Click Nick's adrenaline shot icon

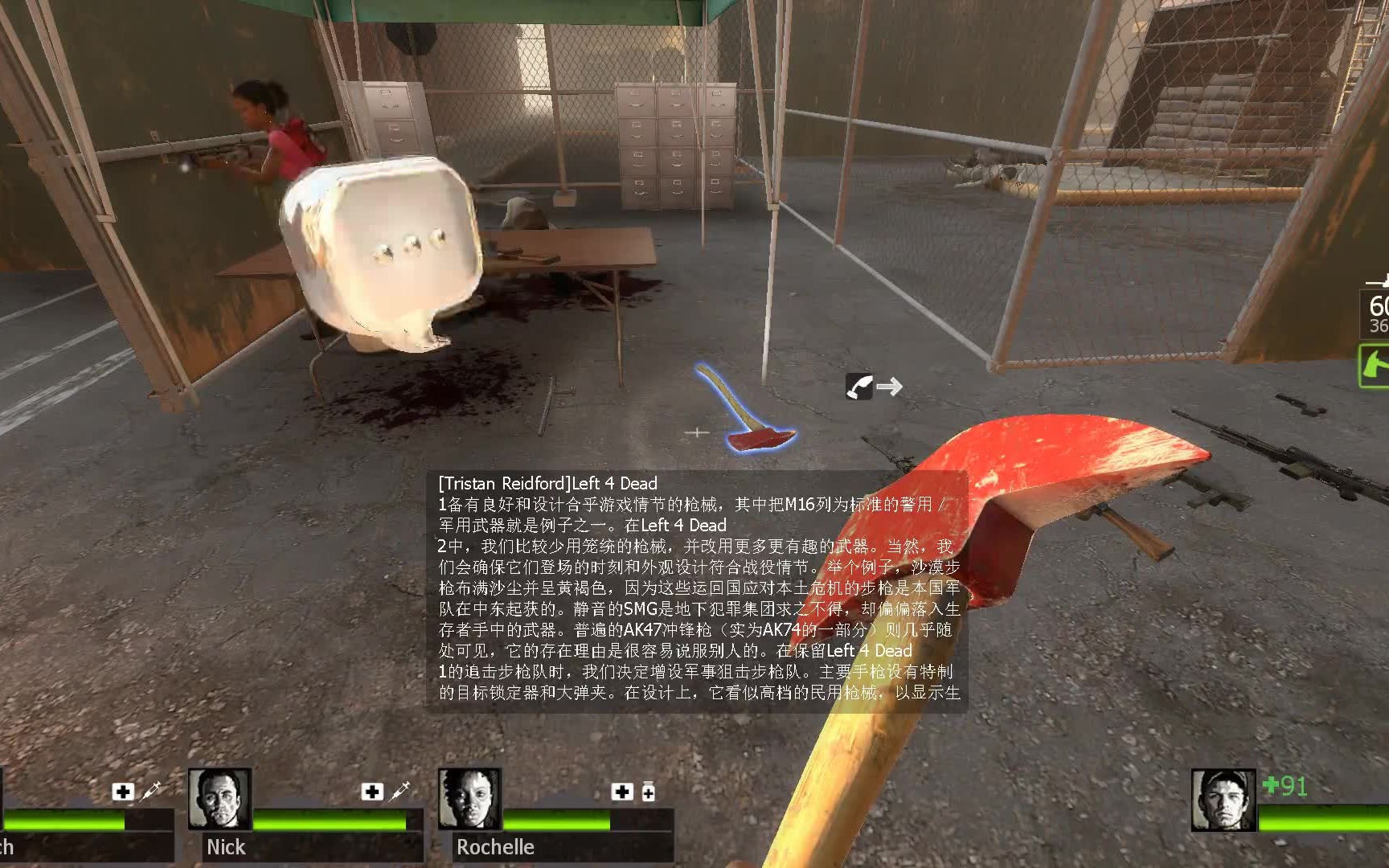pyautogui.click(x=399, y=792)
